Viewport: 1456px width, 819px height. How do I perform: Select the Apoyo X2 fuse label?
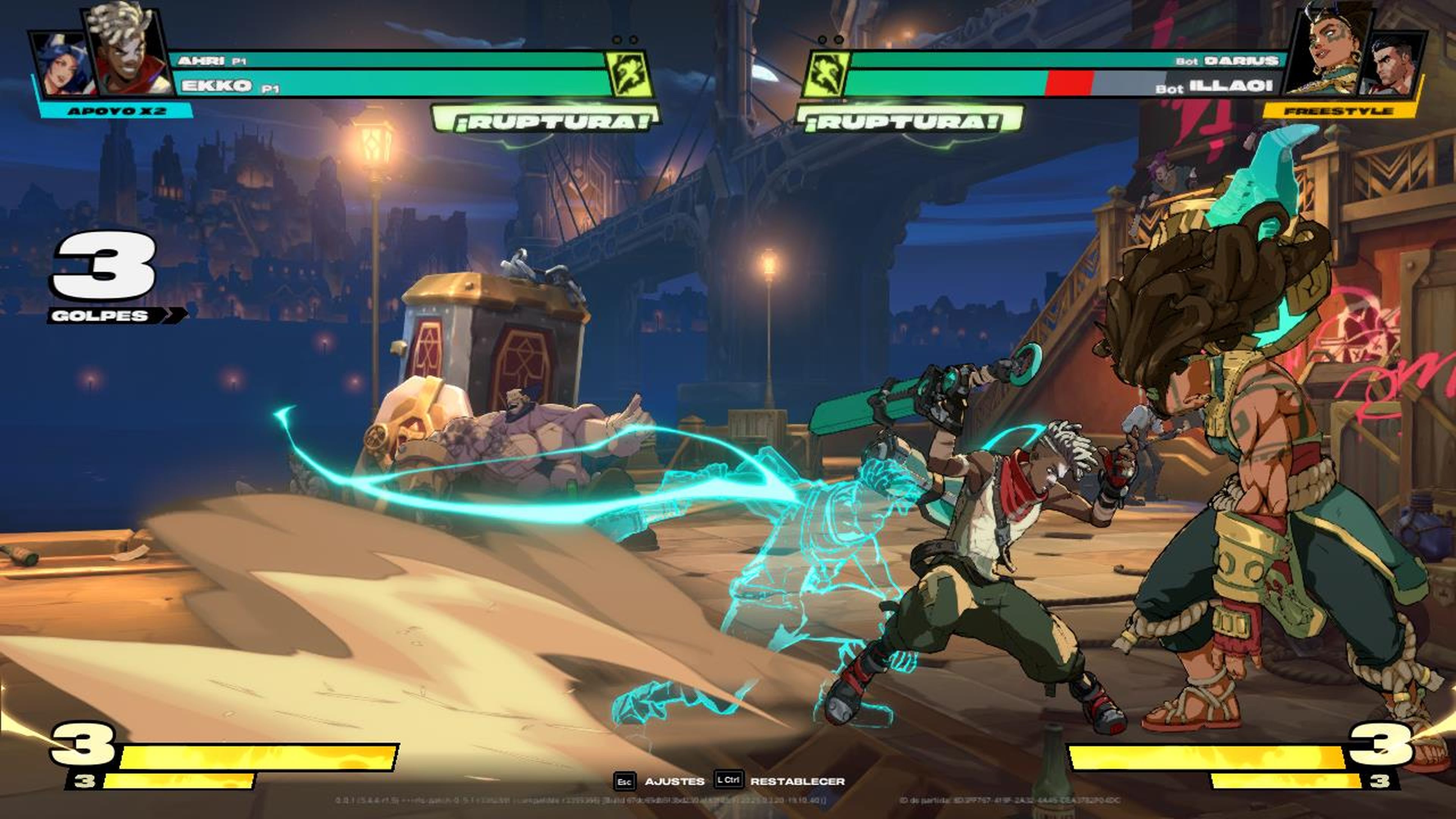click(x=116, y=111)
